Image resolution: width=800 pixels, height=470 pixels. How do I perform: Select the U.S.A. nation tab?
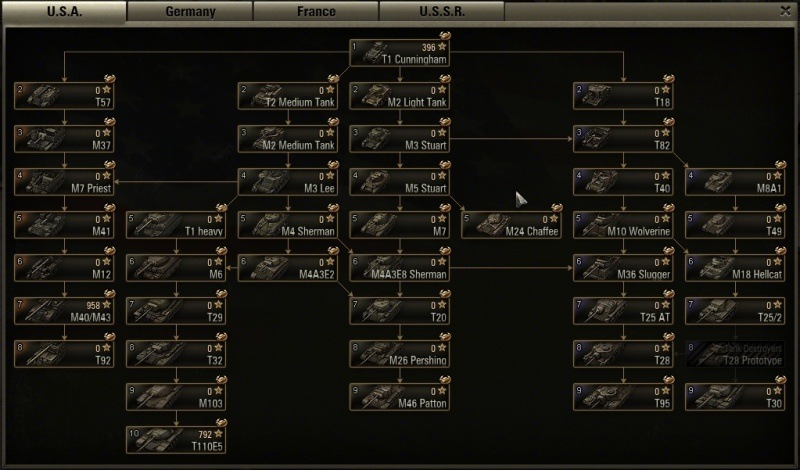tap(64, 12)
